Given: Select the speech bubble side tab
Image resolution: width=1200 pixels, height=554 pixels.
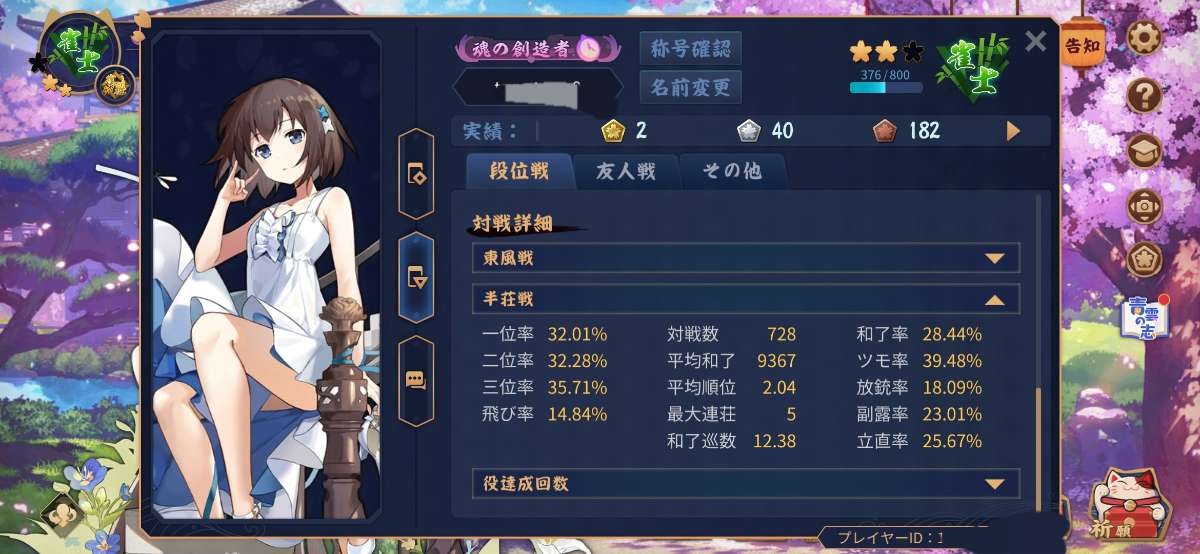Looking at the screenshot, I should (416, 380).
